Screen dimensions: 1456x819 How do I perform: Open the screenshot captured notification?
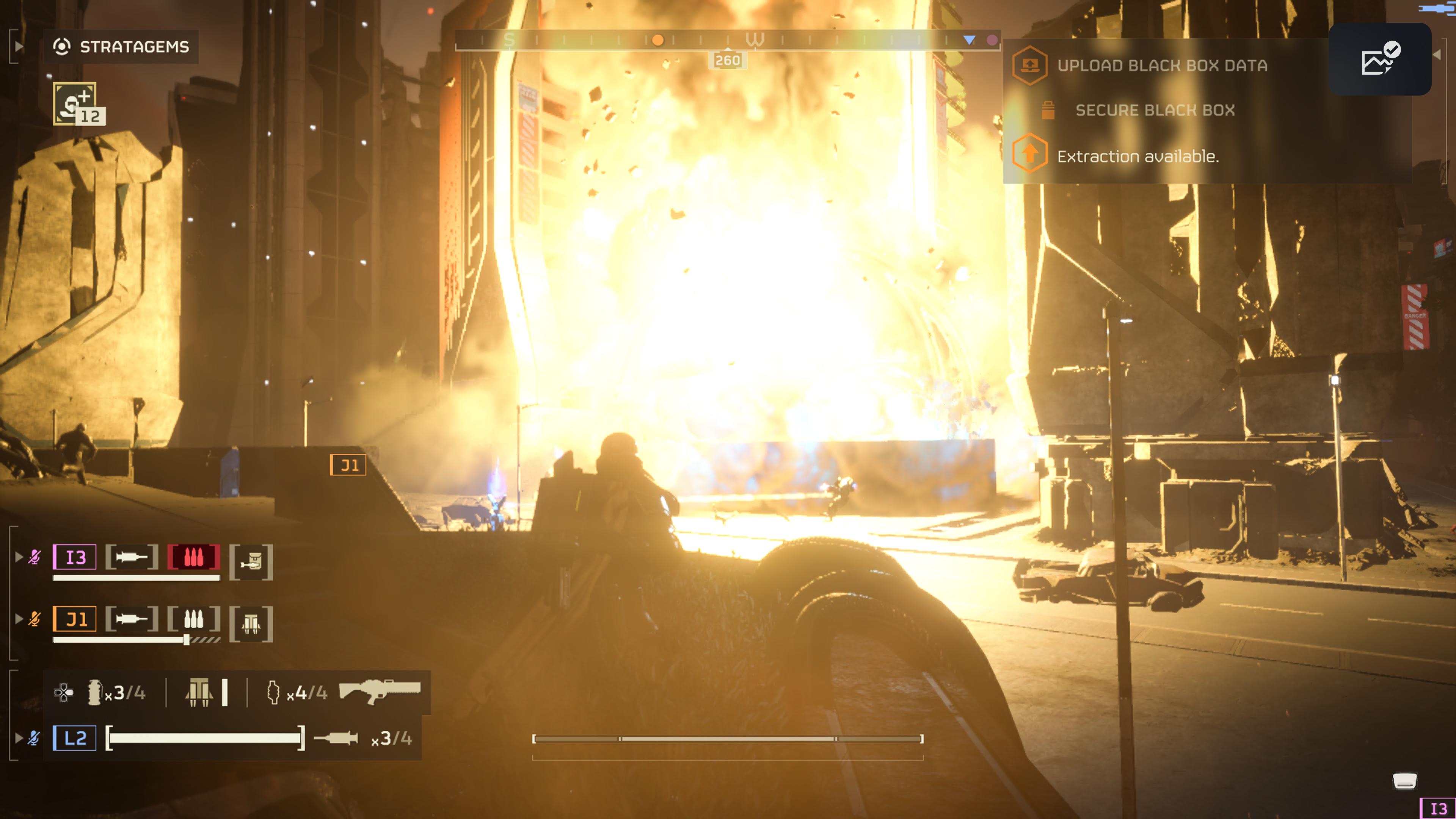(1379, 59)
